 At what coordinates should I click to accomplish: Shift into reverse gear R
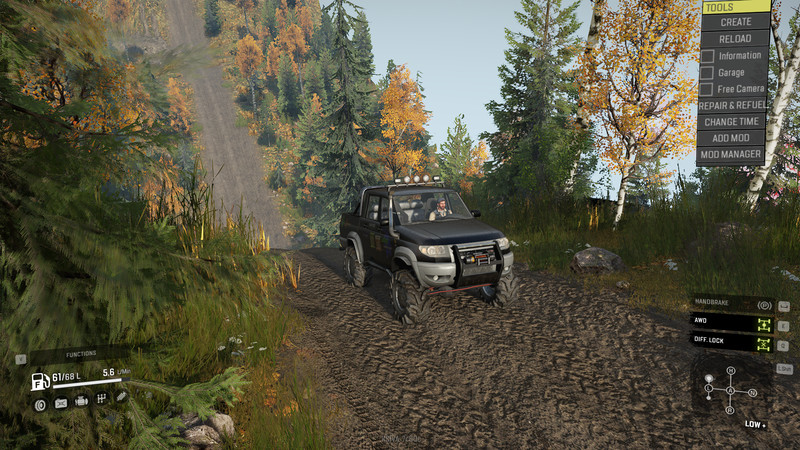[731, 409]
